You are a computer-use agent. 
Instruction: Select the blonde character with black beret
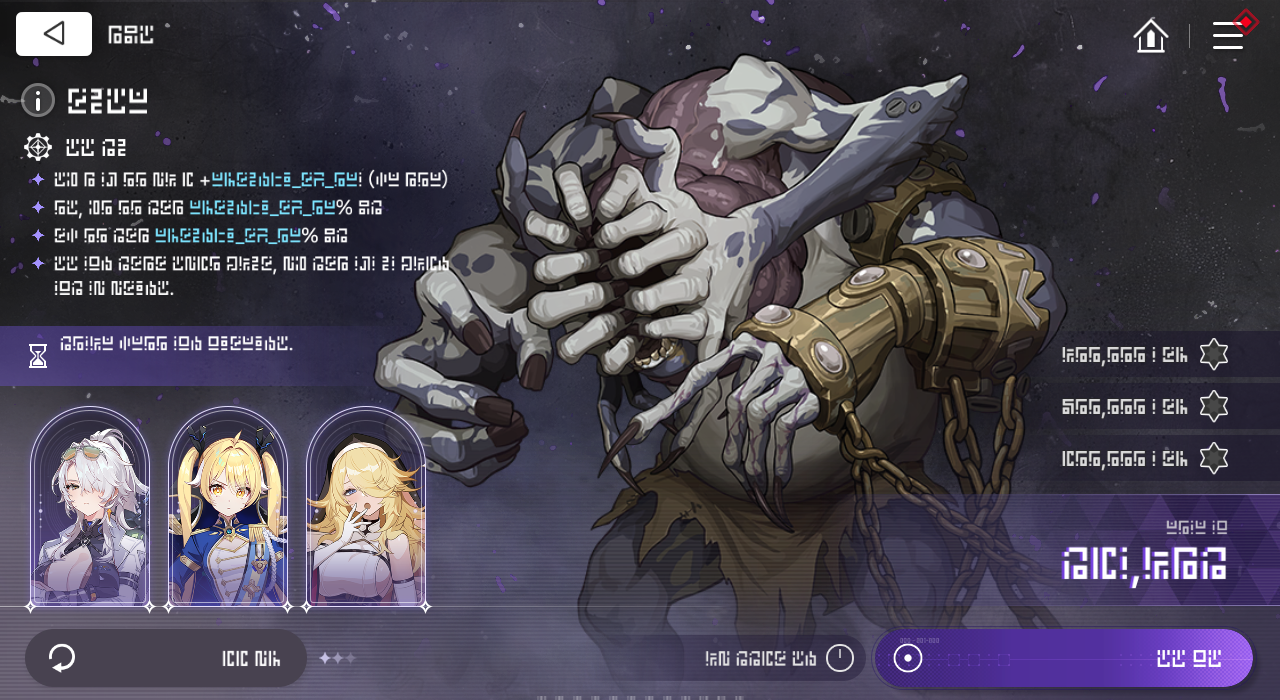click(x=366, y=507)
